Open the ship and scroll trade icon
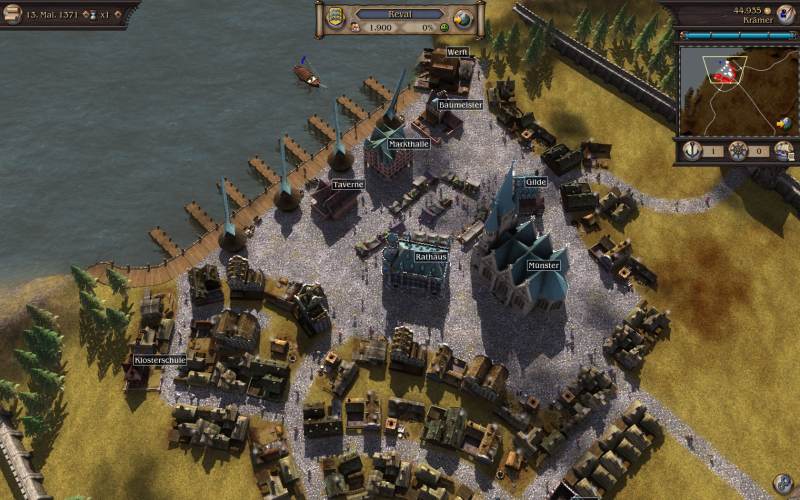Viewport: 800px width, 500px height. point(784,150)
